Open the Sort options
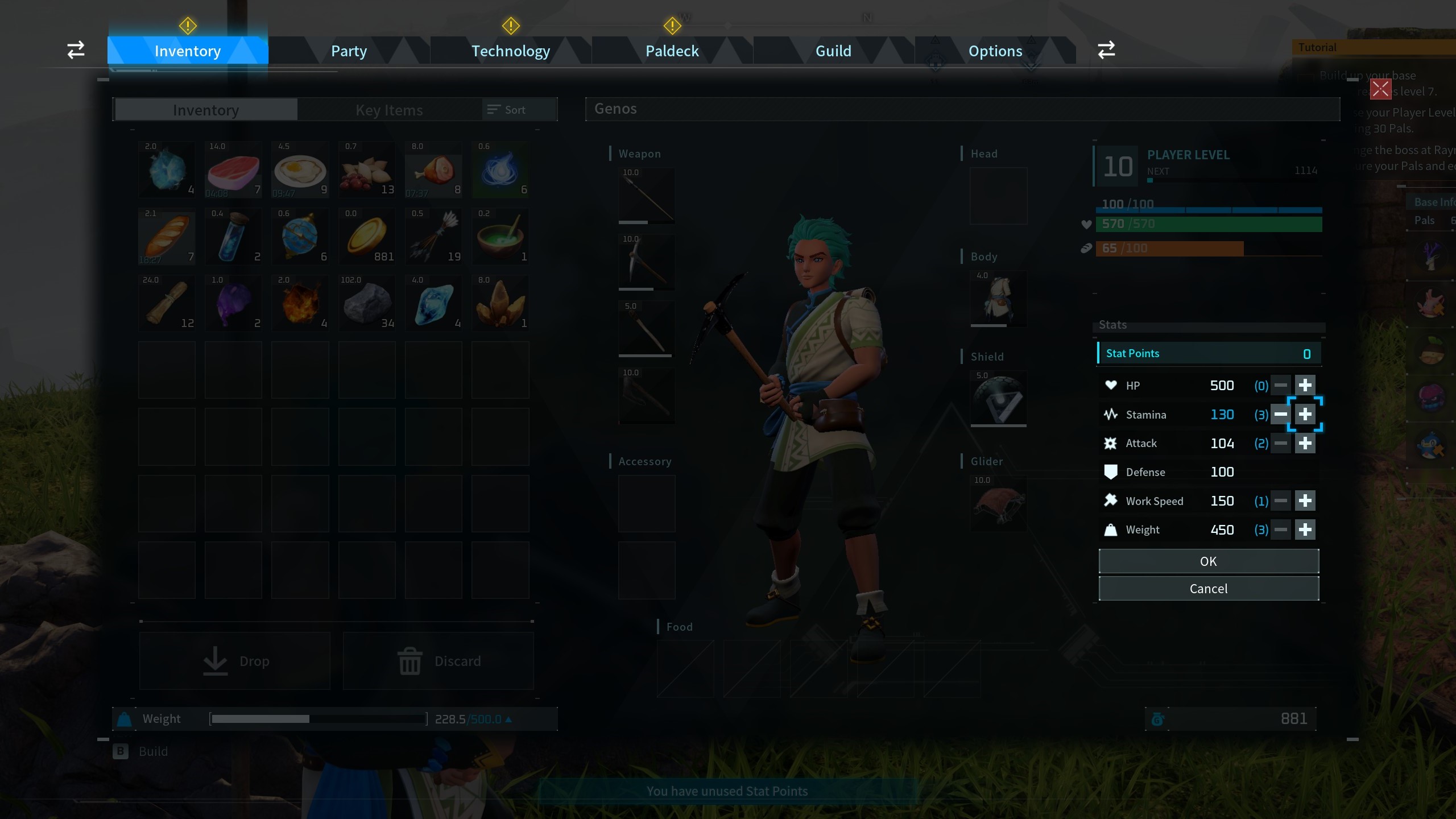The image size is (1456, 819). 506,109
